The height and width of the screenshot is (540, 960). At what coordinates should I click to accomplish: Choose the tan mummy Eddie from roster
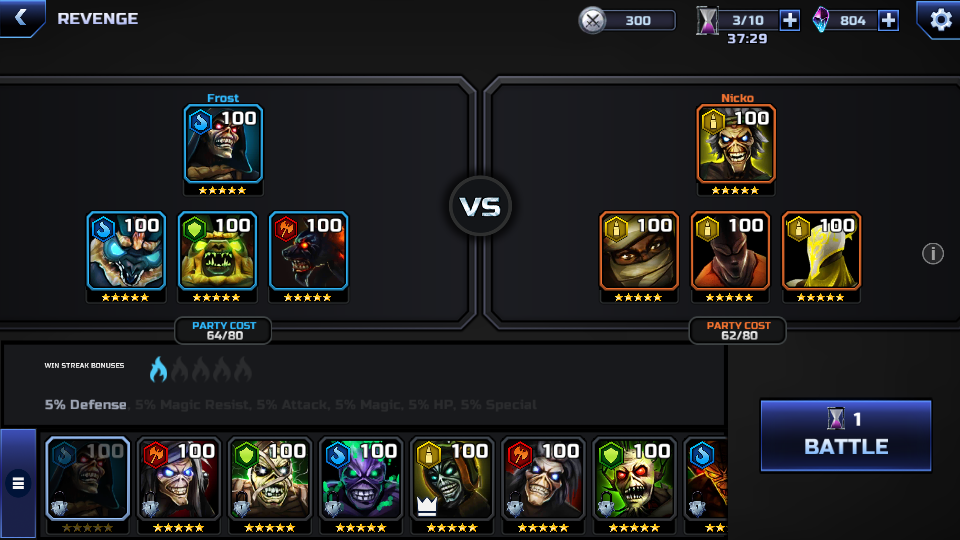pos(270,478)
